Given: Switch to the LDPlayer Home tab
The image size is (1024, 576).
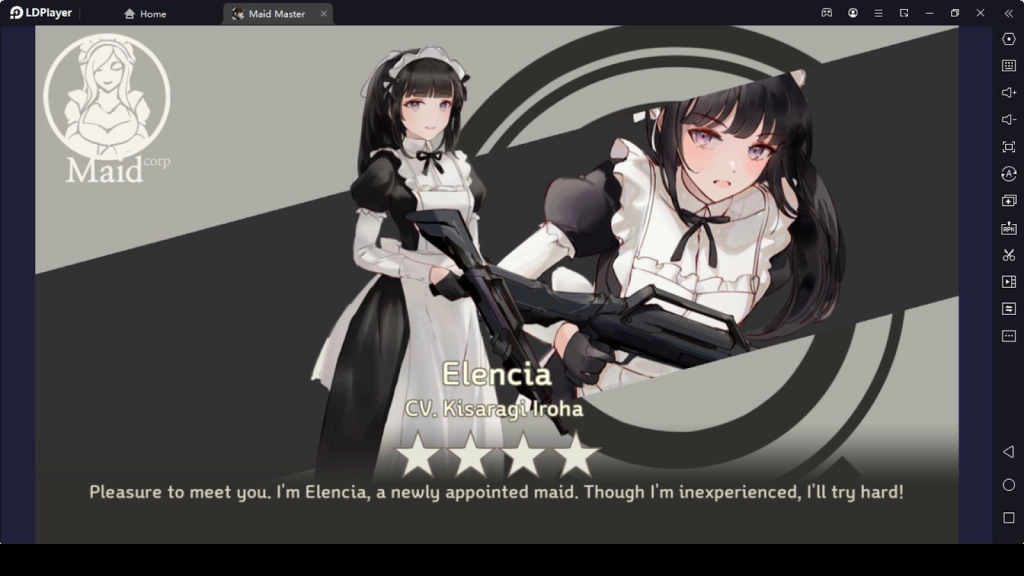Looking at the screenshot, I should [x=146, y=14].
